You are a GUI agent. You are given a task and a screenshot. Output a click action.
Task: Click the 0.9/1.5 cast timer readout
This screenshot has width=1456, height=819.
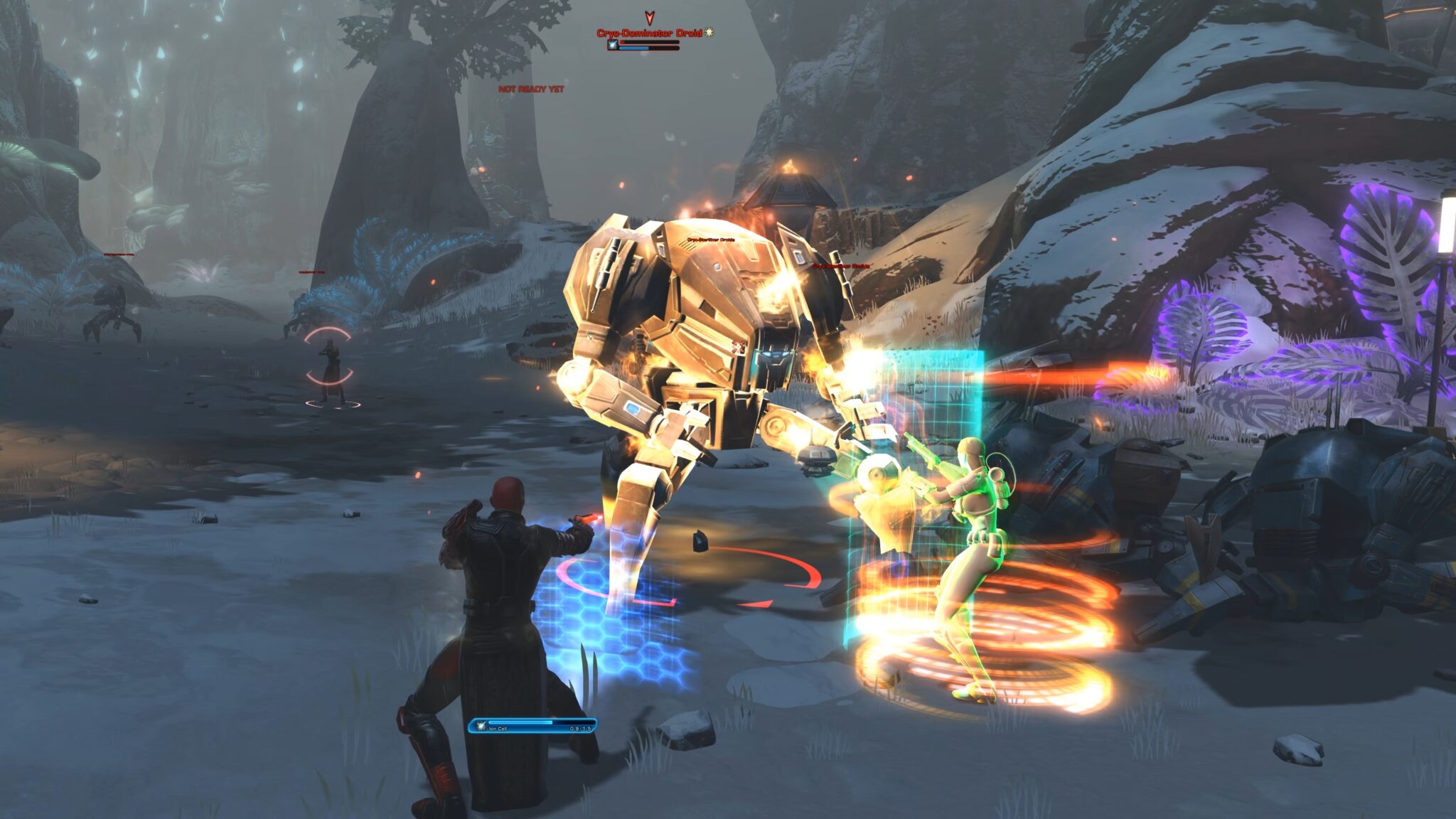[580, 729]
